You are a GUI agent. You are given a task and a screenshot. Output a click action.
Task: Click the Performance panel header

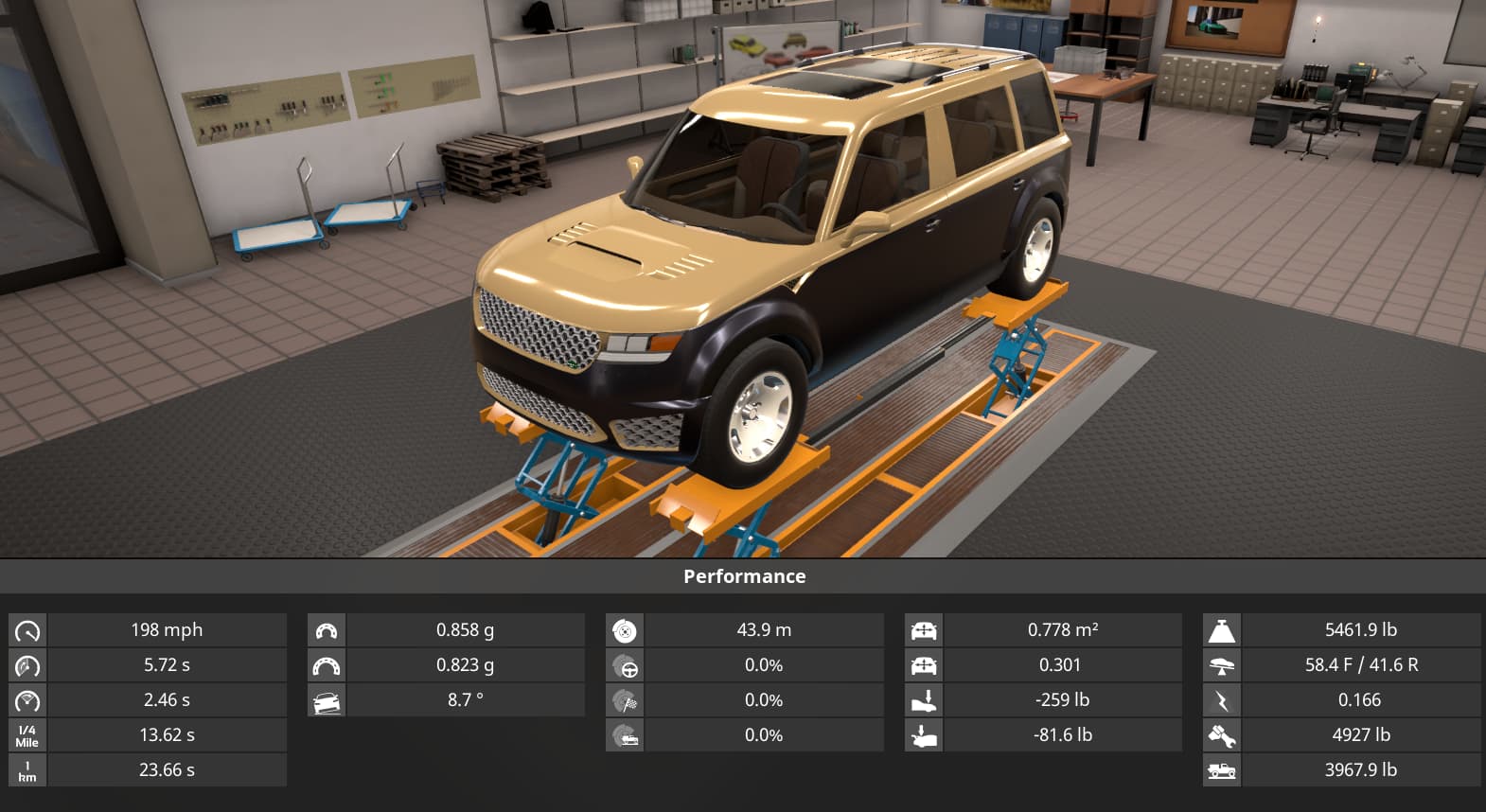(x=744, y=576)
